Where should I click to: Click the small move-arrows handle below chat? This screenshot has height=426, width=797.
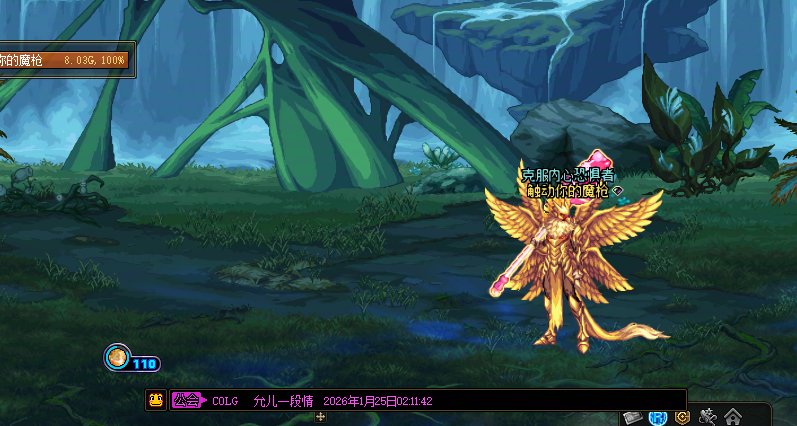[x=320, y=416]
